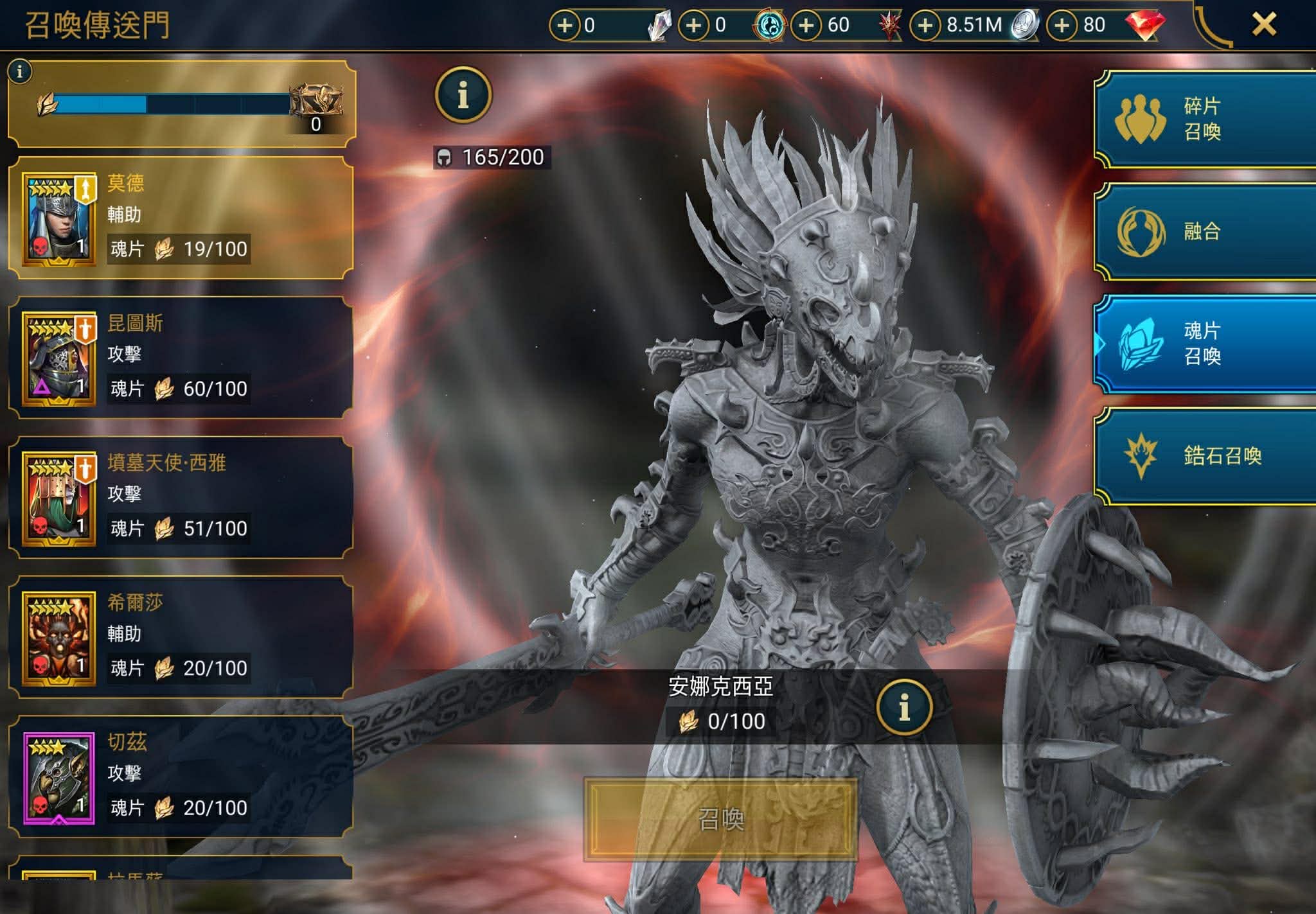
Task: Show info for 安娜克西亞 champion
Action: [904, 707]
